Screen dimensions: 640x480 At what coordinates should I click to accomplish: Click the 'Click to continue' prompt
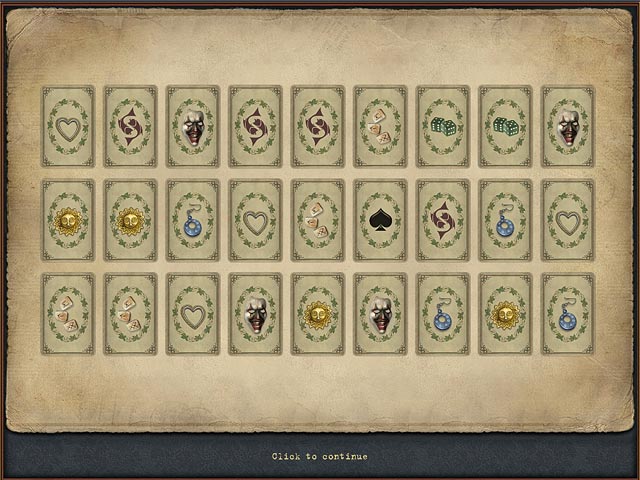pos(319,457)
